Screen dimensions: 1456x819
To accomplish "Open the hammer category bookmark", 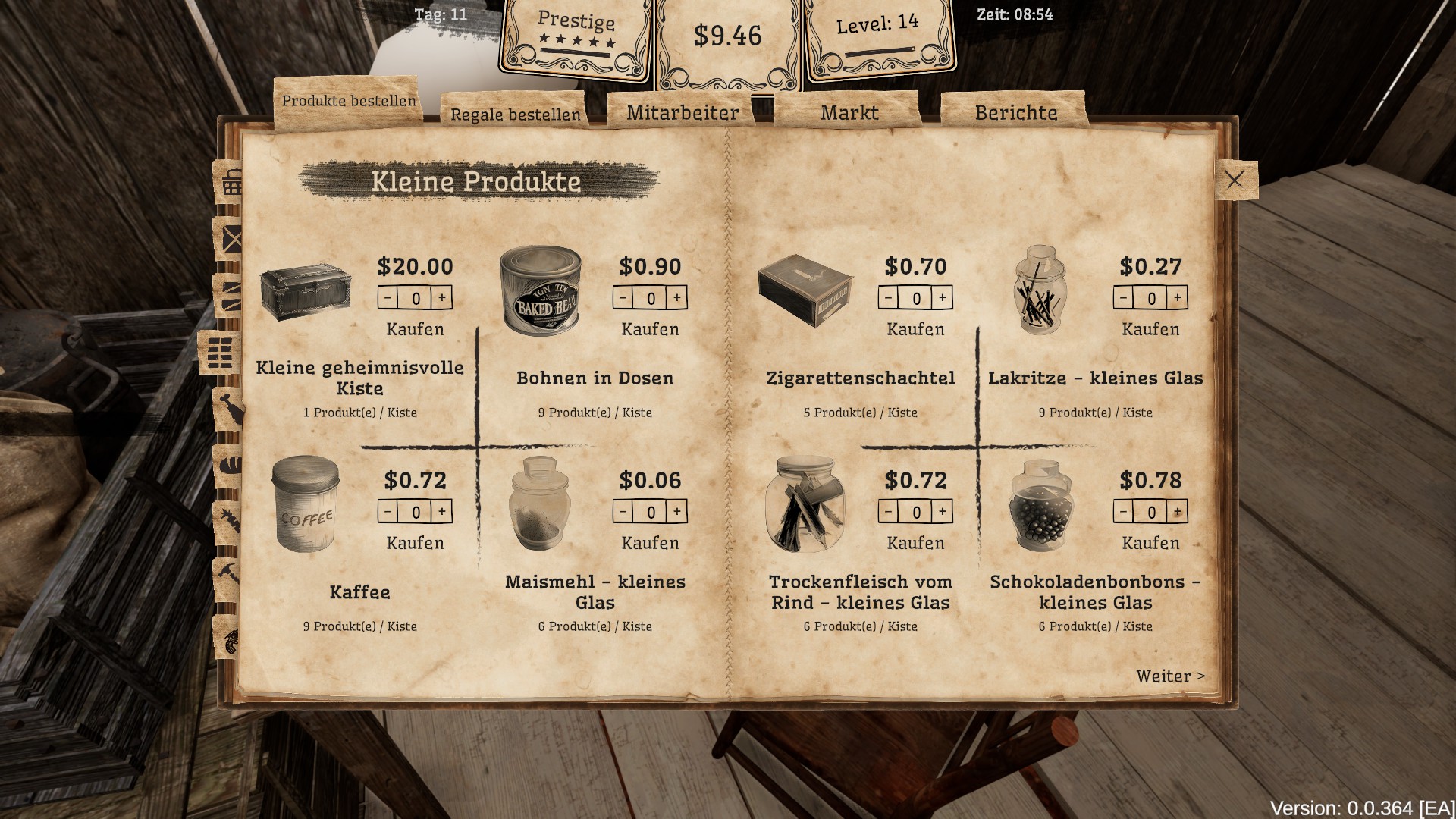I will coord(228,573).
